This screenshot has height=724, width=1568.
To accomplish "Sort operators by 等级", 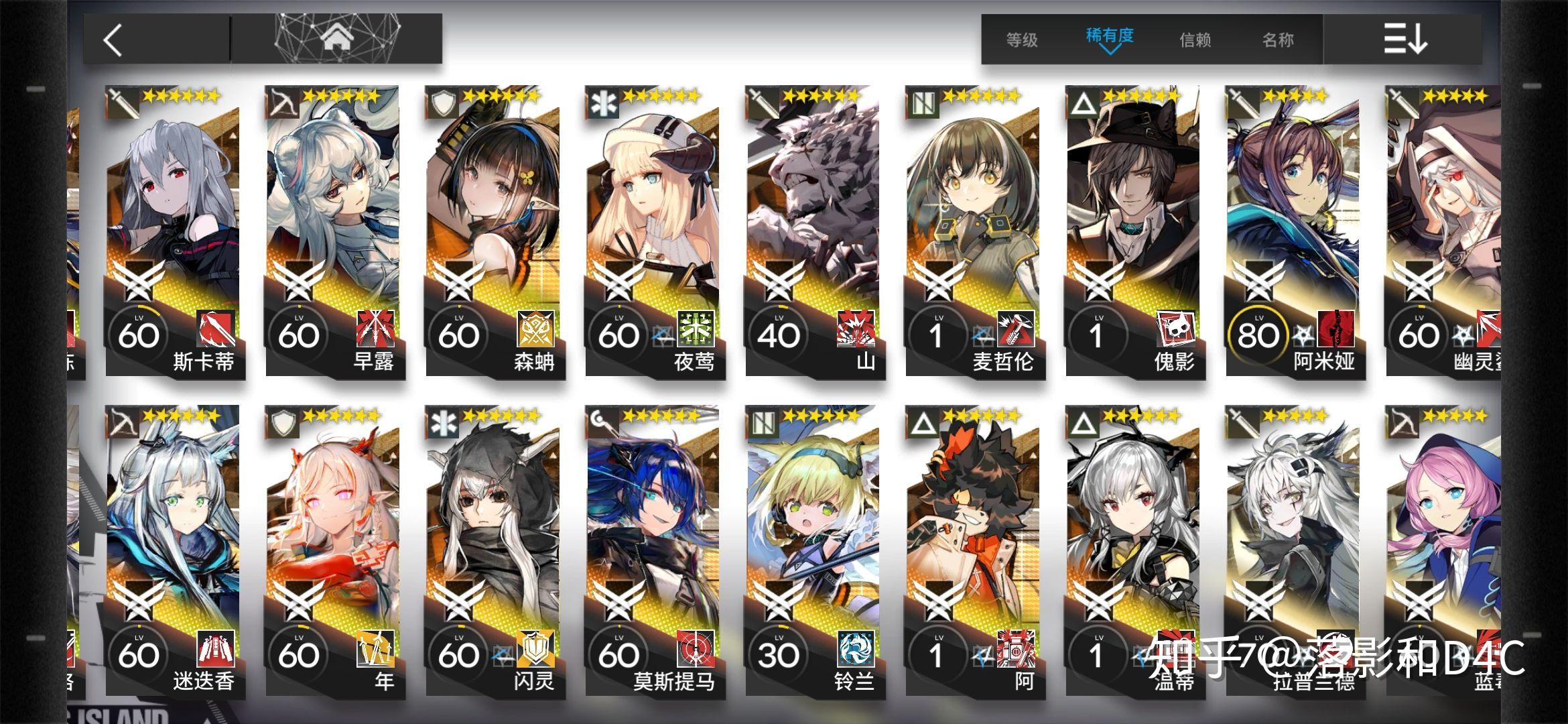I will pyautogui.click(x=1021, y=40).
